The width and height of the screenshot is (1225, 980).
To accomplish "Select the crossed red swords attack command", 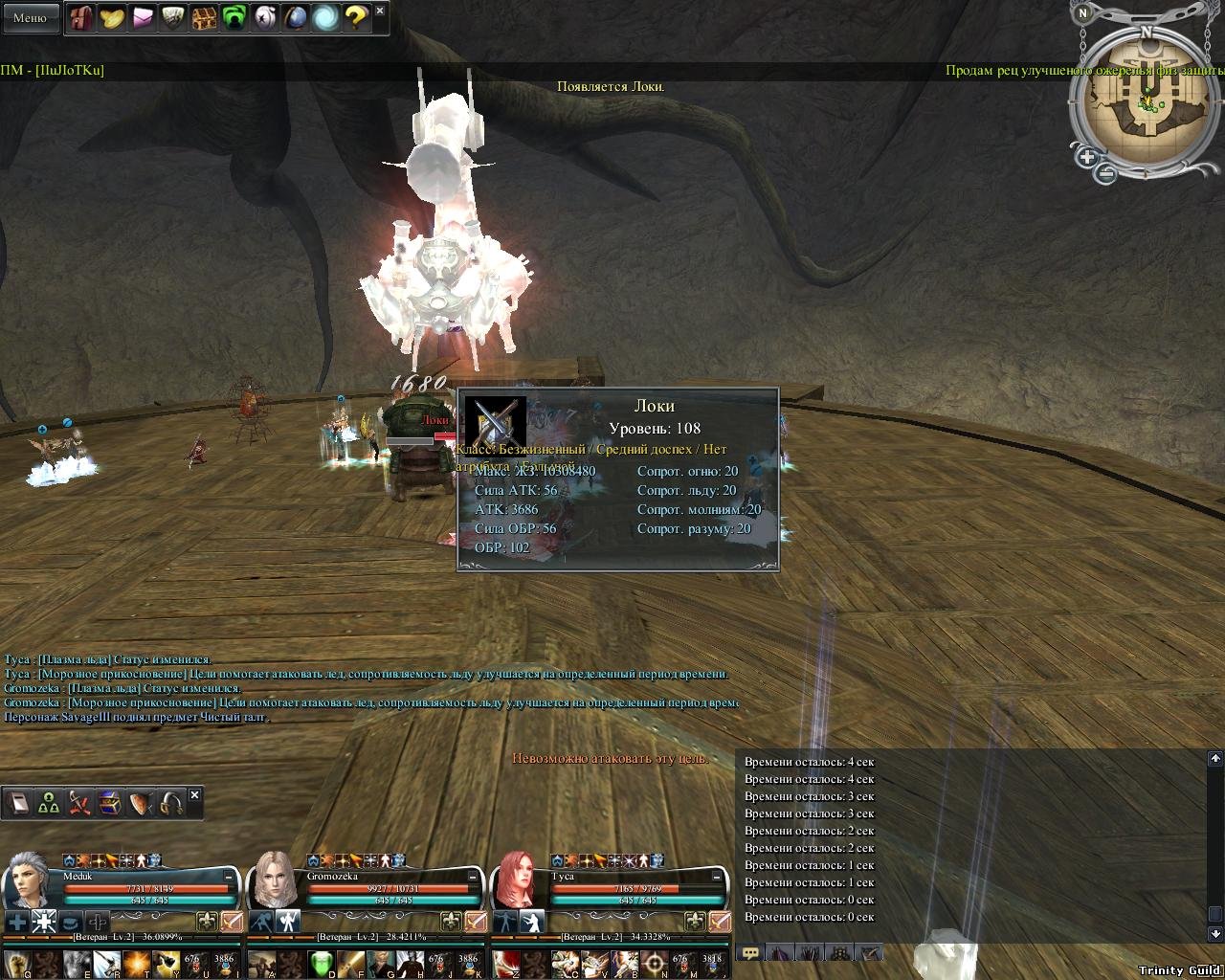I will pos(79,804).
